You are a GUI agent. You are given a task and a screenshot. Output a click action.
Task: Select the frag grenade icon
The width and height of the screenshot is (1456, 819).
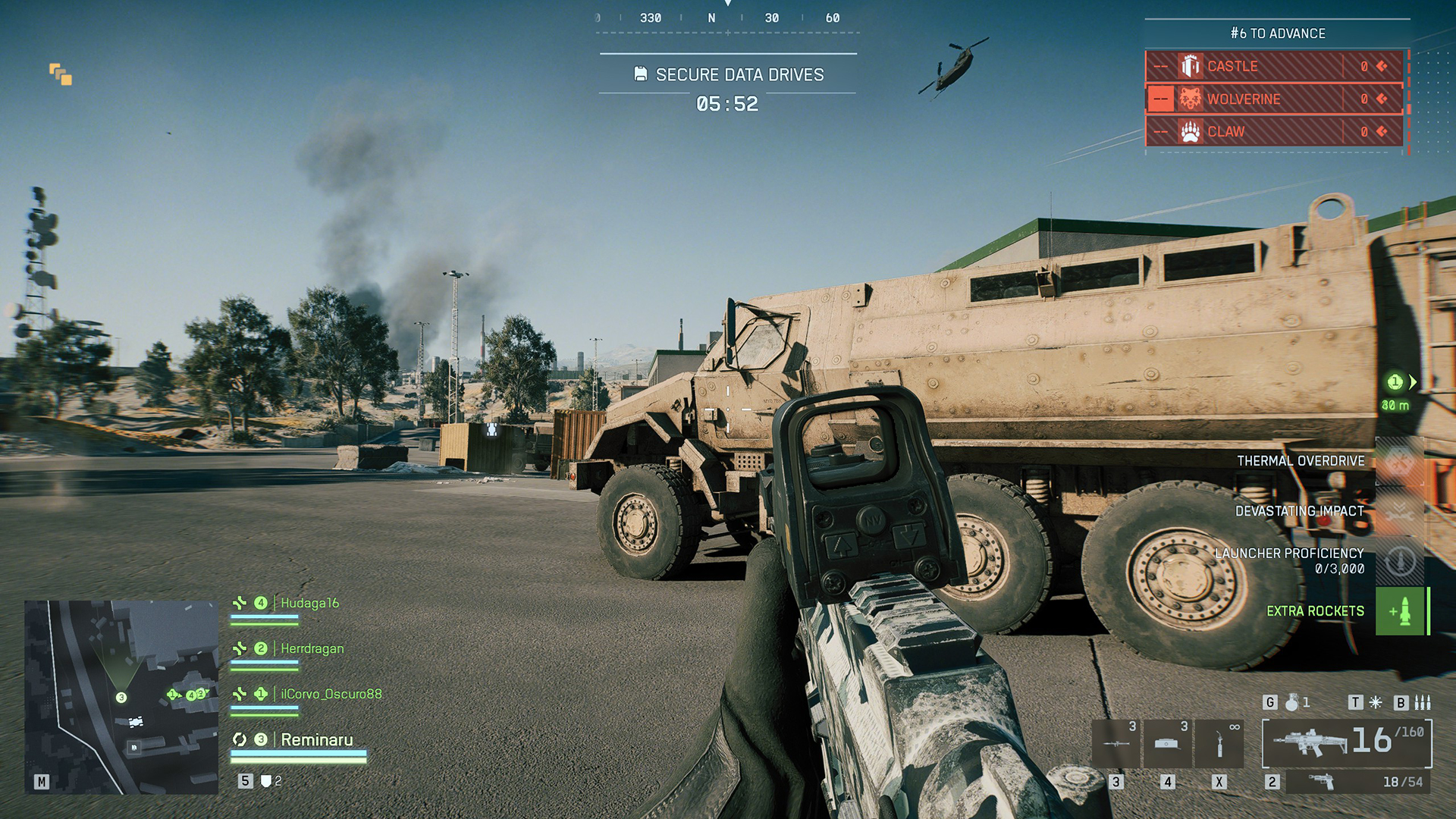click(x=1292, y=702)
